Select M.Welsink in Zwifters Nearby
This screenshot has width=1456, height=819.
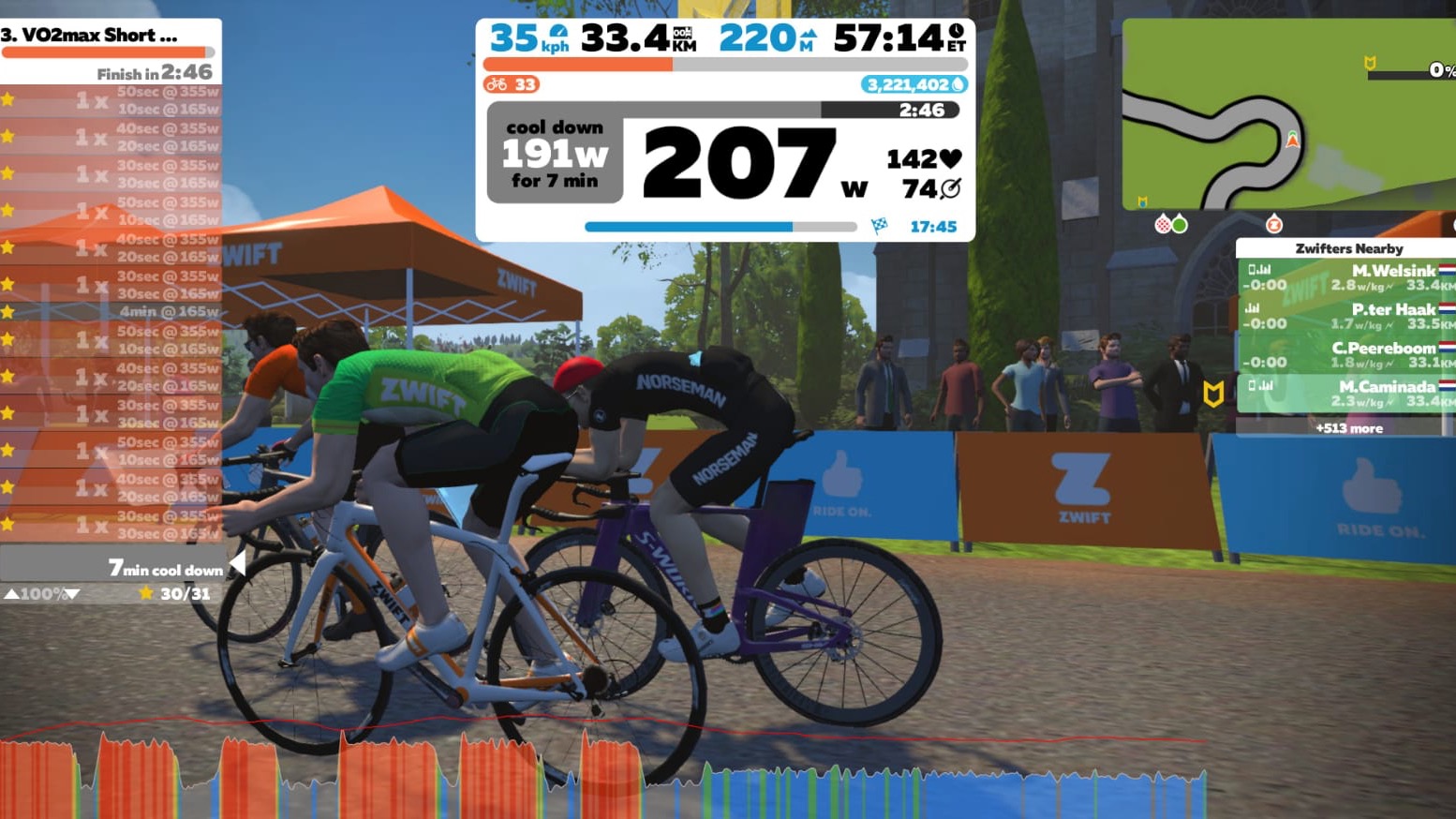(1347, 277)
